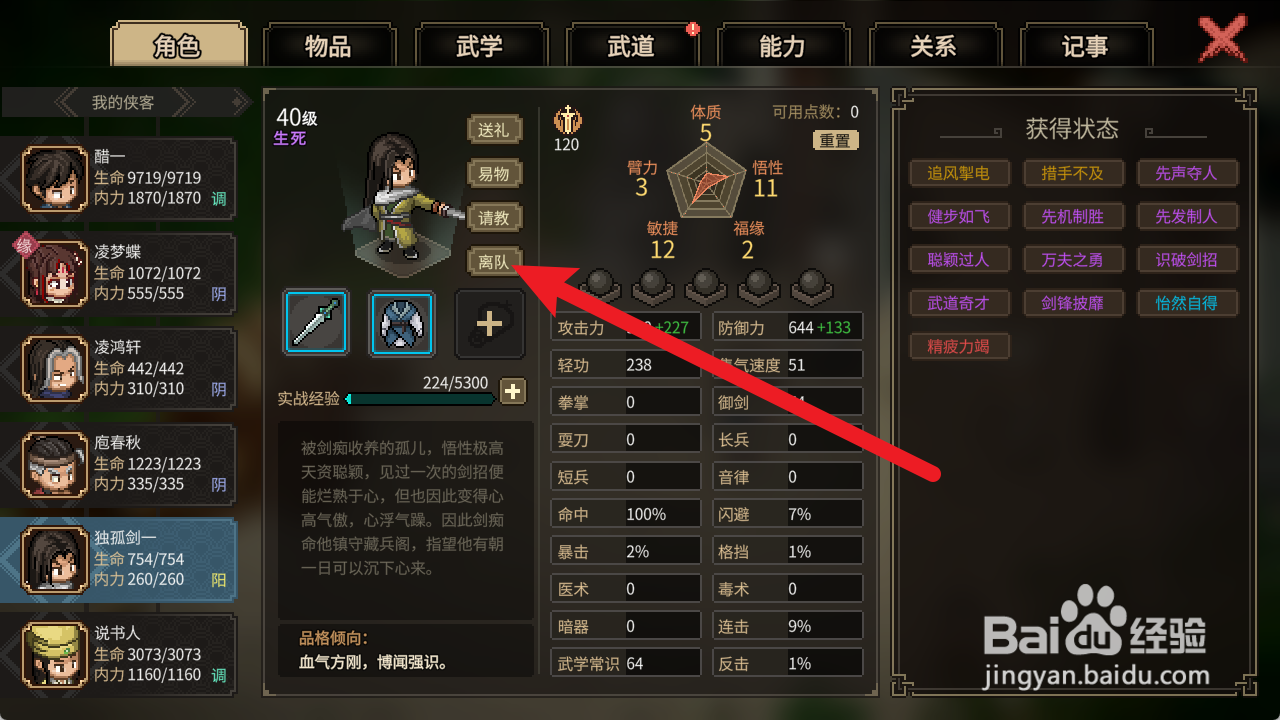Click the 请教 button
The width and height of the screenshot is (1280, 720).
(494, 218)
